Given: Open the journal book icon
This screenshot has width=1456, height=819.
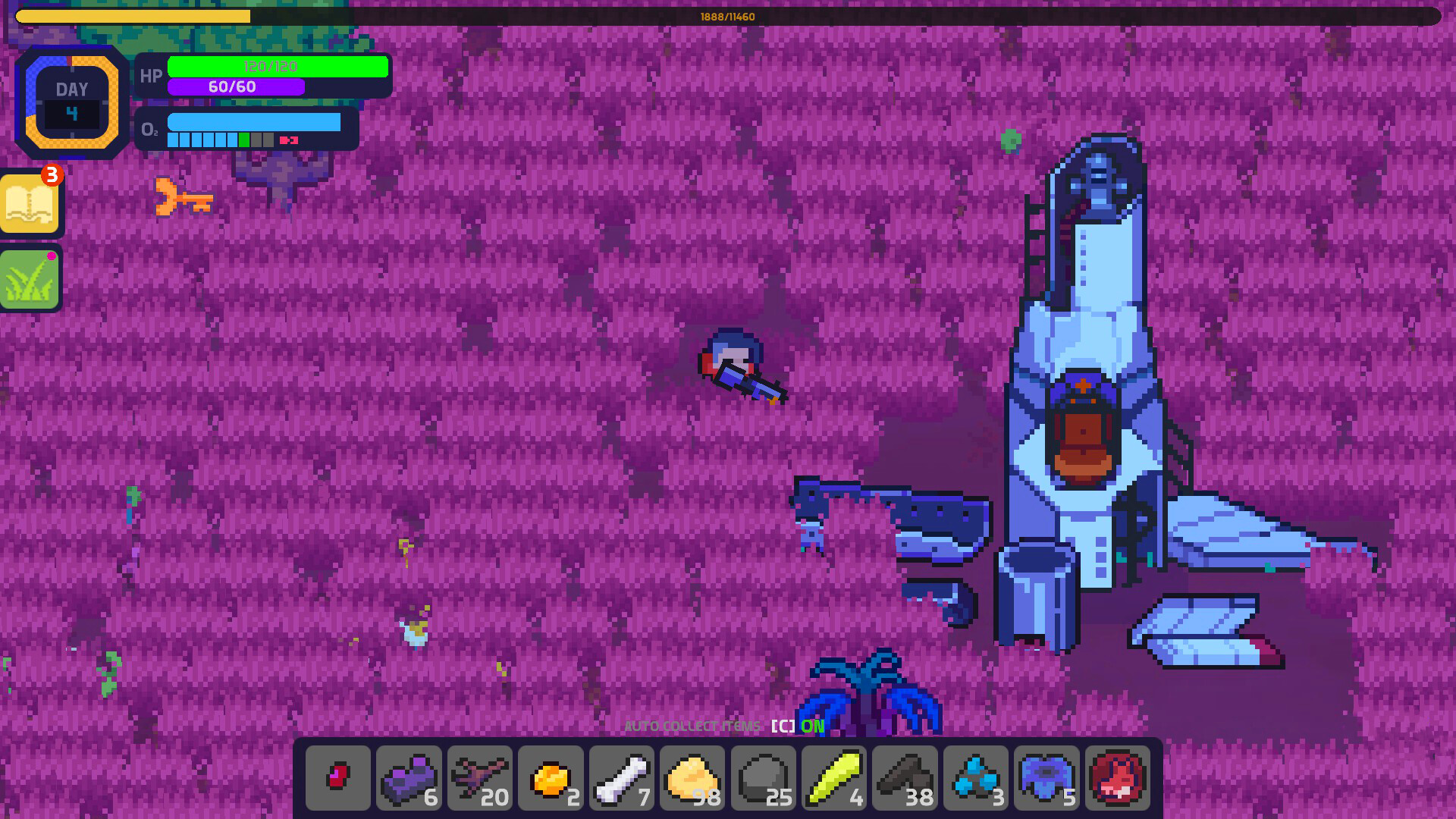Looking at the screenshot, I should 31,203.
